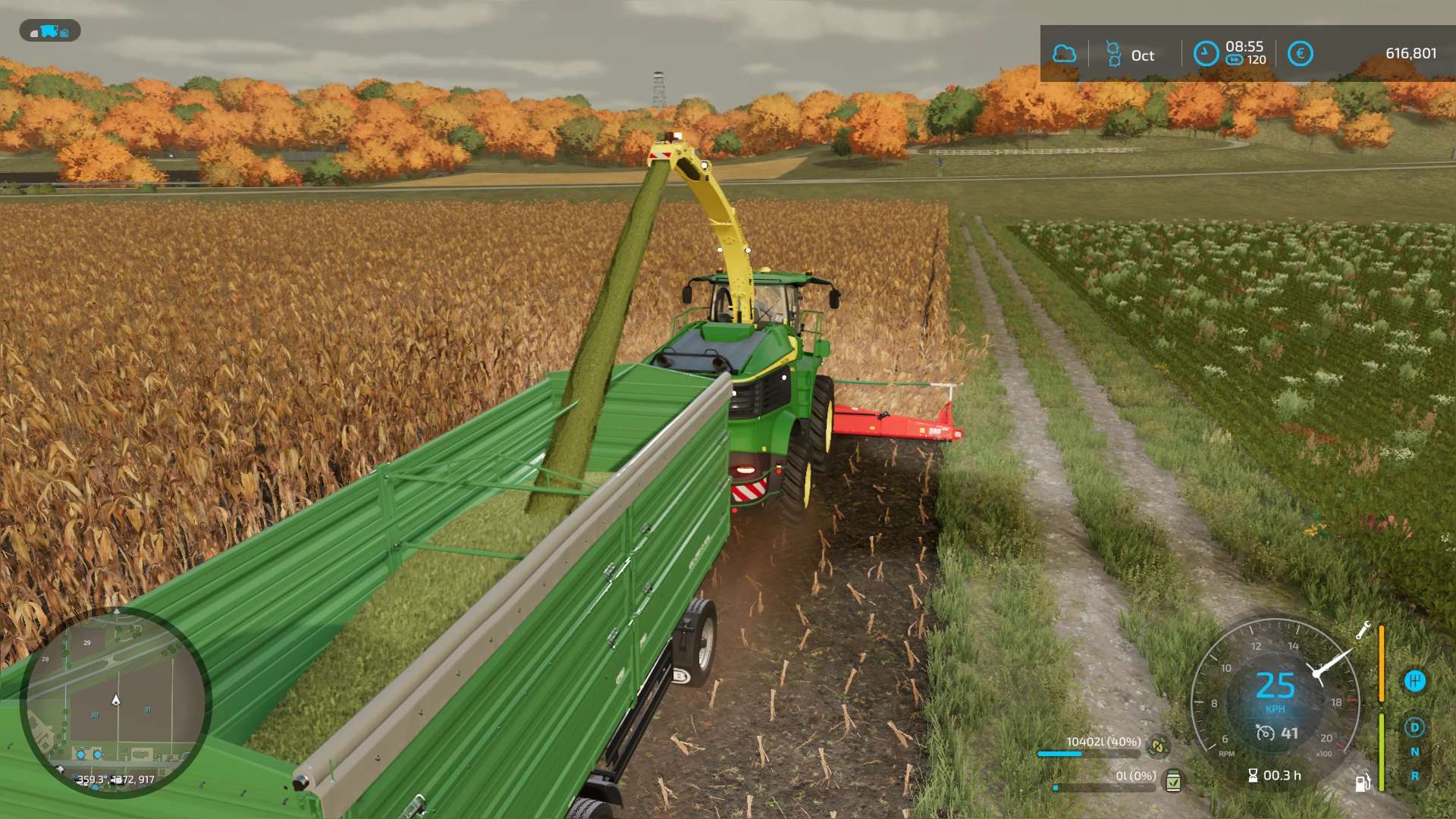Click the cloud weather icon
The height and width of the screenshot is (819, 1456).
(x=1065, y=54)
